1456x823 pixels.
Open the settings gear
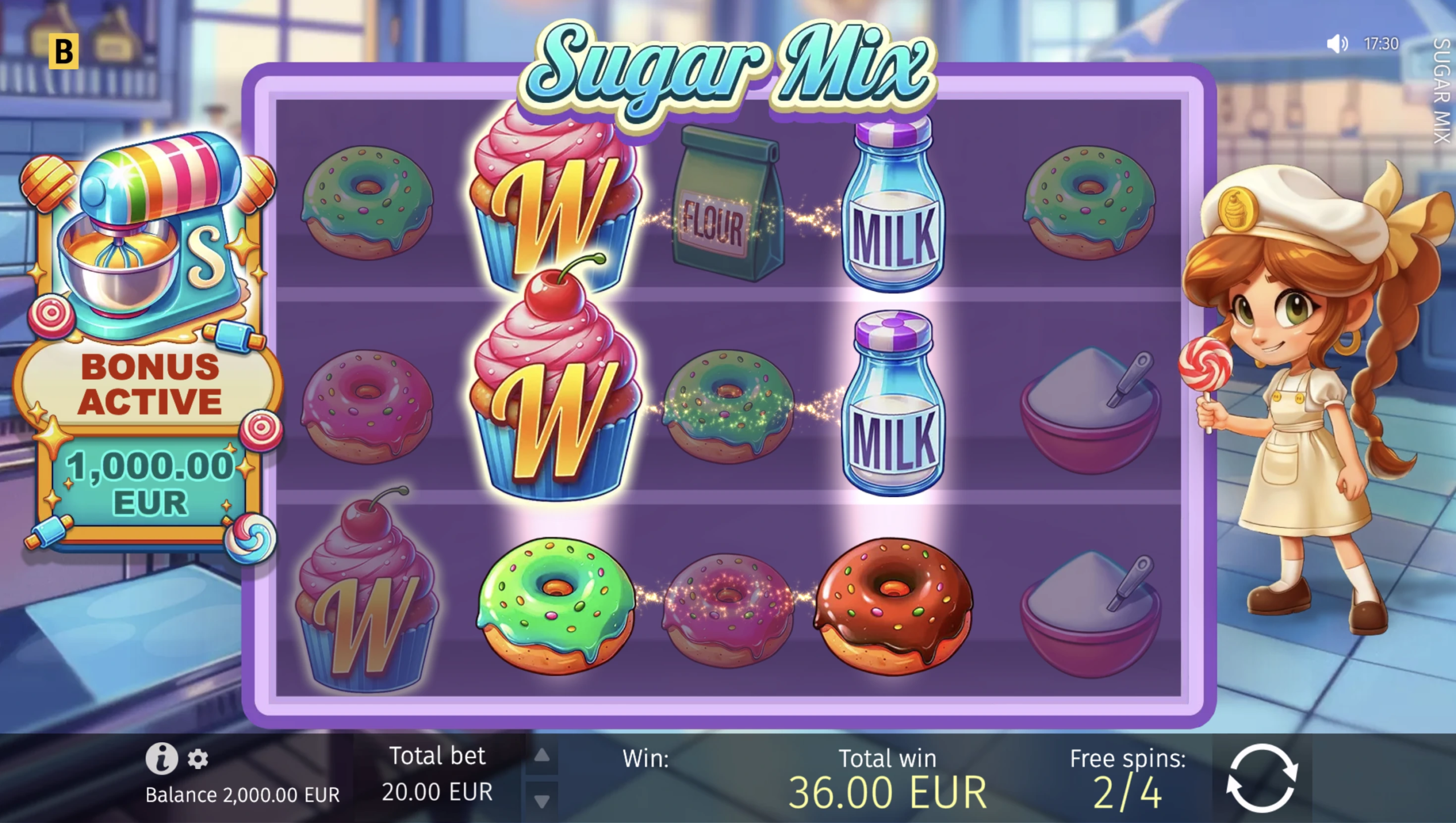[x=198, y=759]
